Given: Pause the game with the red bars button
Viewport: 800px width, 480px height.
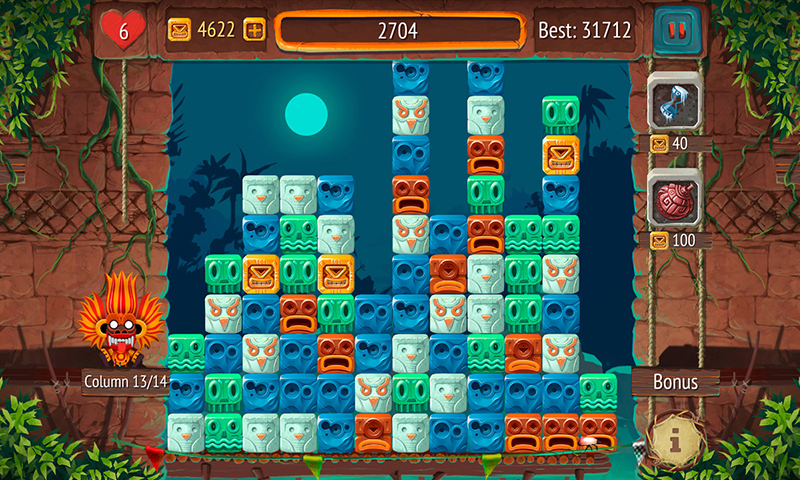Looking at the screenshot, I should 672,30.
